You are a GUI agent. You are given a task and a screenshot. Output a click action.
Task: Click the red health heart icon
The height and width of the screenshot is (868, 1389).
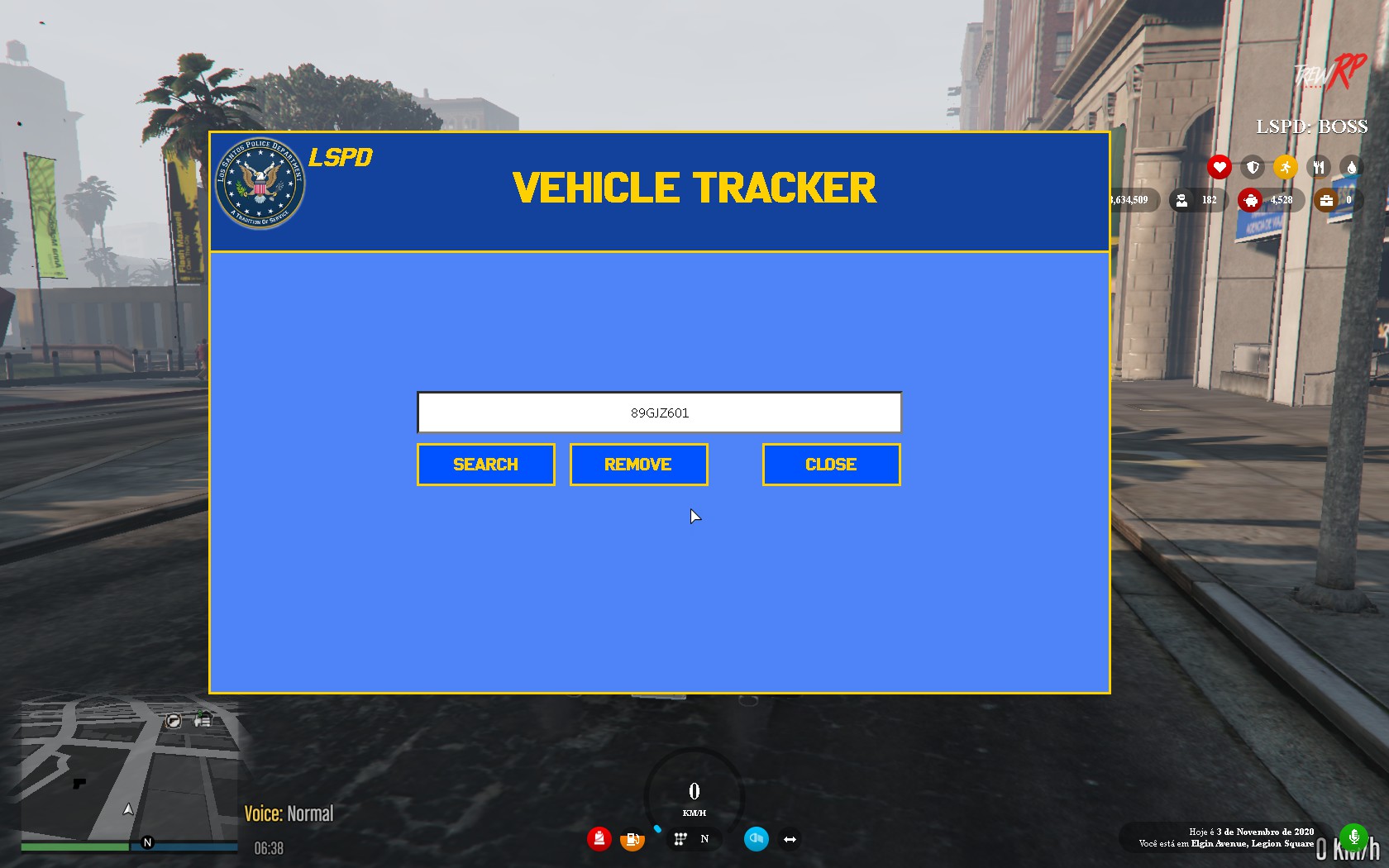(x=1221, y=167)
